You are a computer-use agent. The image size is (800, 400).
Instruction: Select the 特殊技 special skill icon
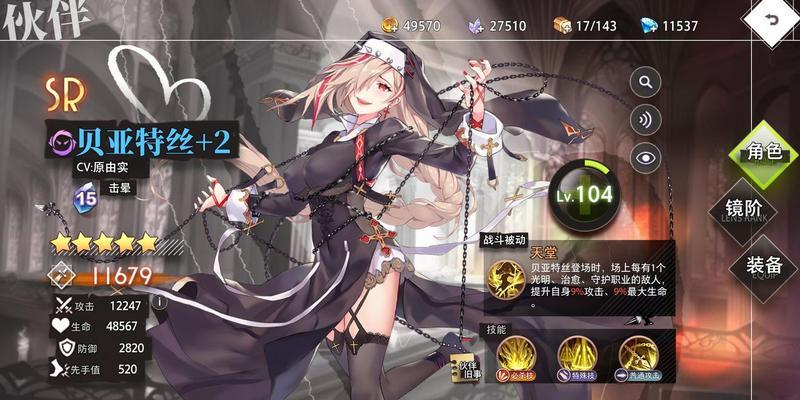578,355
